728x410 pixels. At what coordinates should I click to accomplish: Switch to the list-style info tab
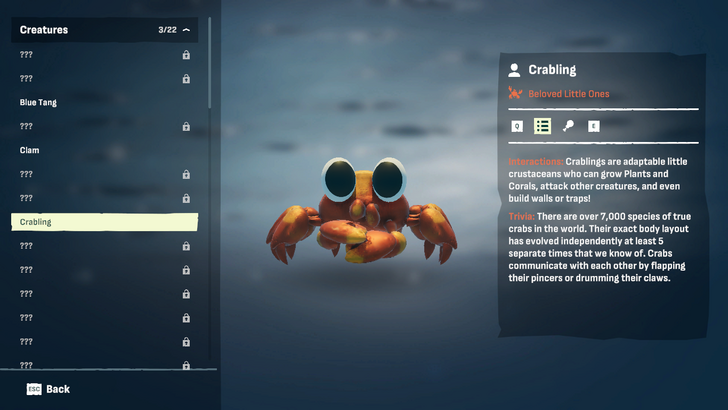(542, 126)
